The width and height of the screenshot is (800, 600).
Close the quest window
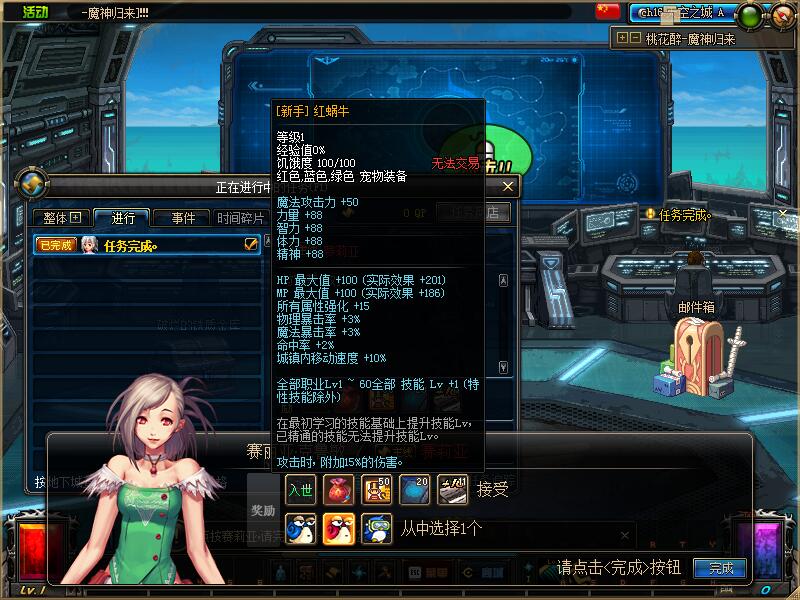click(x=508, y=186)
